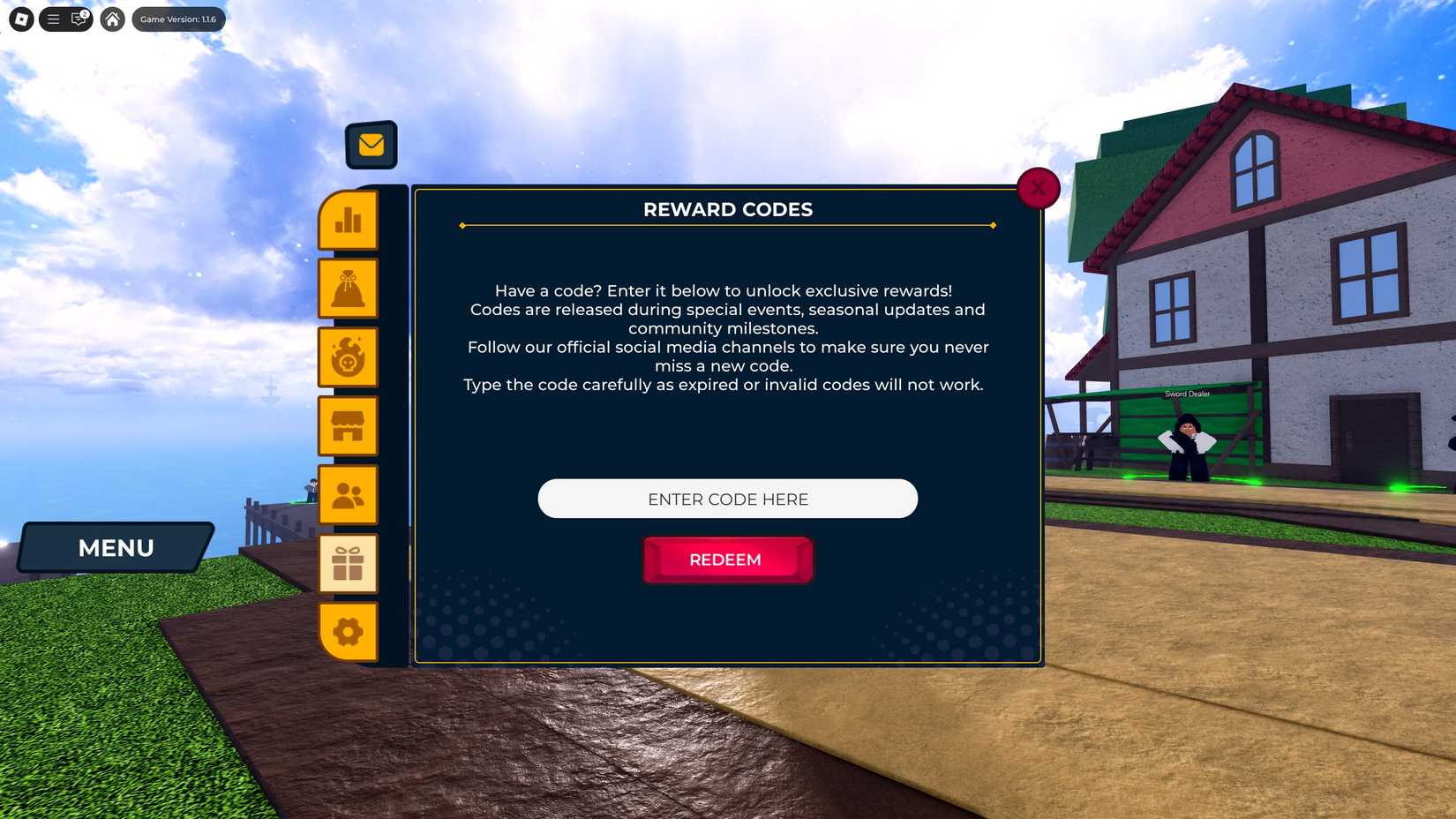Open the Roblox hamburger menu

tap(53, 19)
